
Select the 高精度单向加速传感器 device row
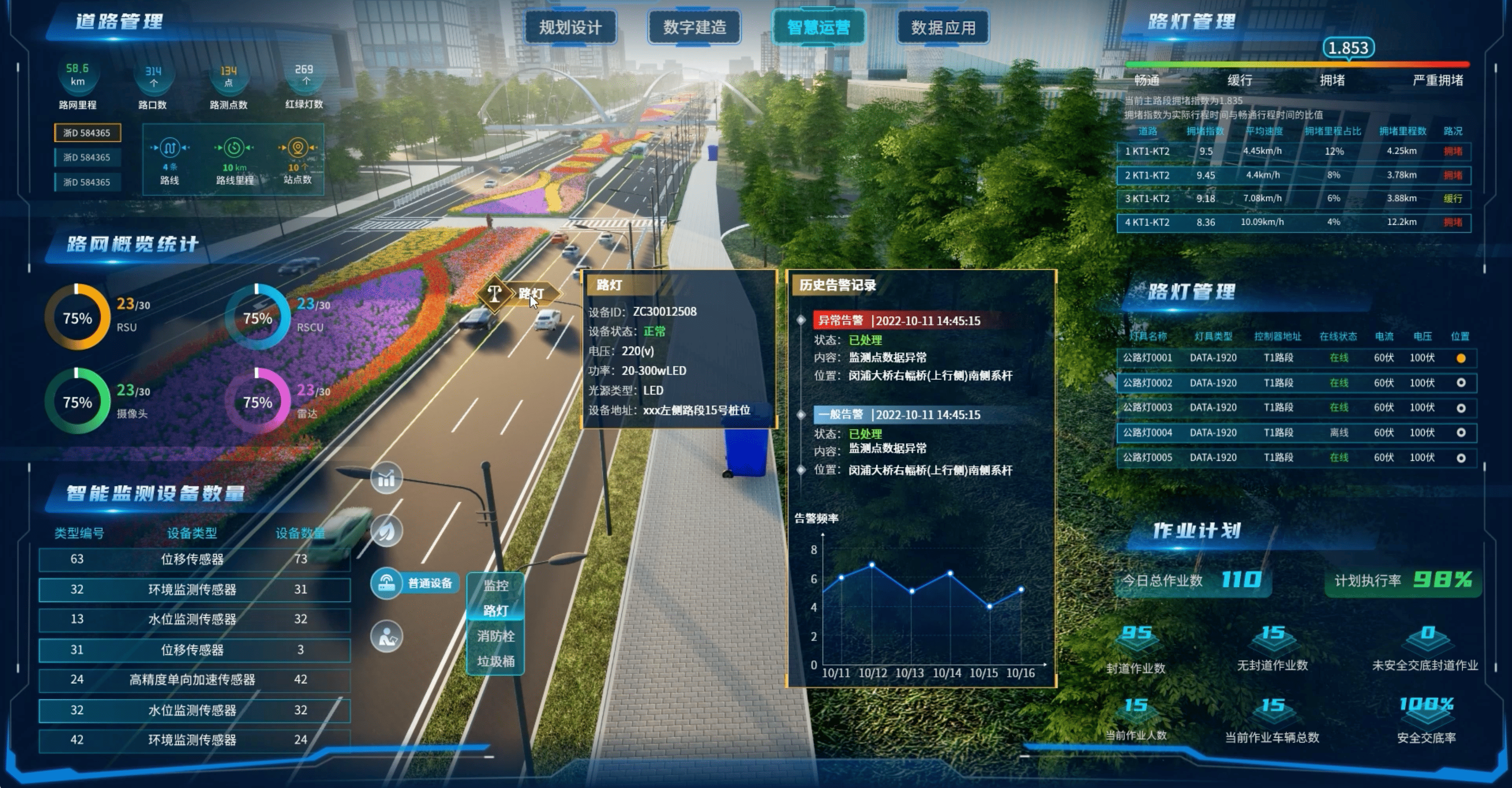point(194,680)
